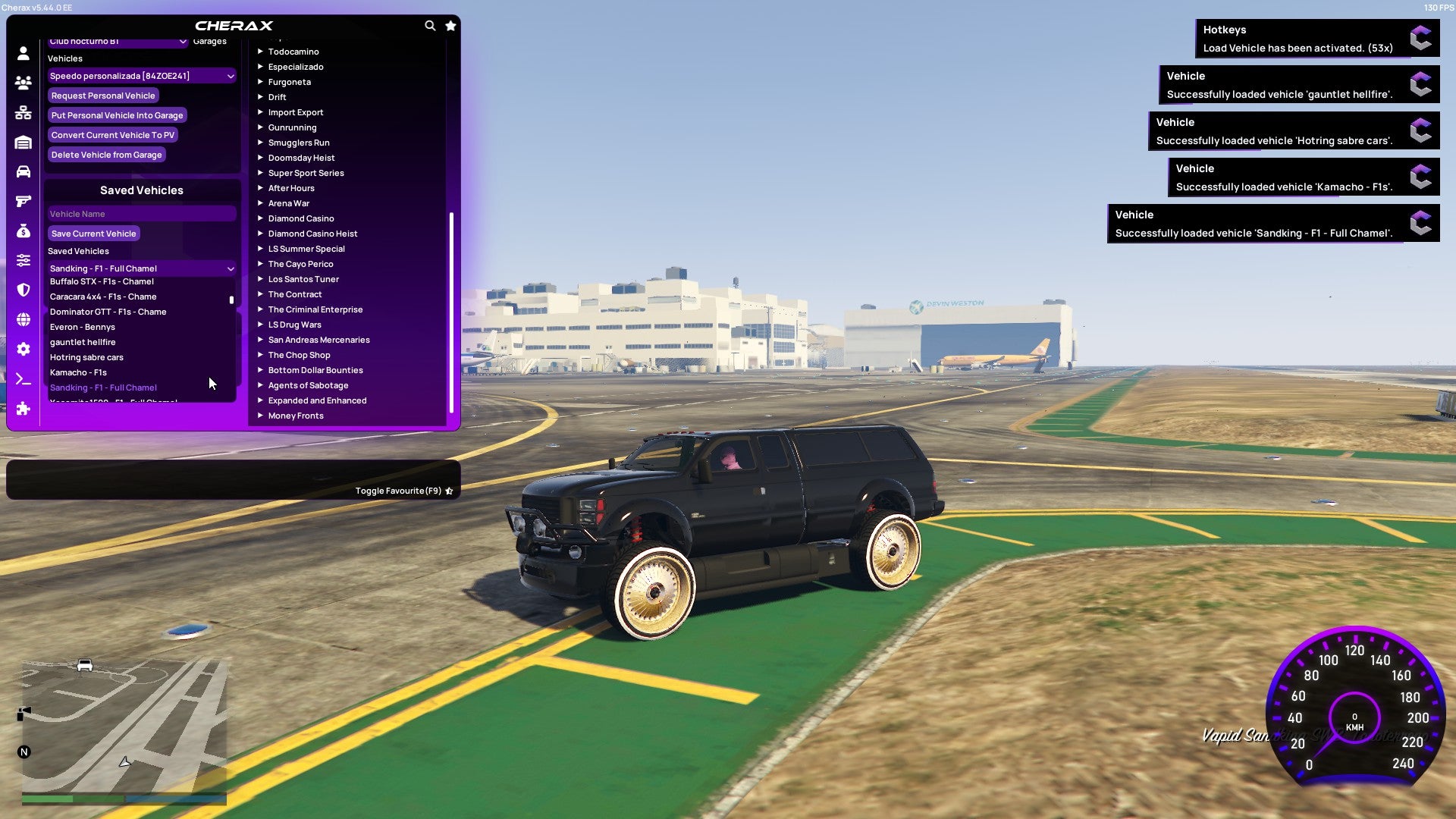Click the search magnifier in Cherax header
Screen dimensions: 1456x819
coord(430,25)
